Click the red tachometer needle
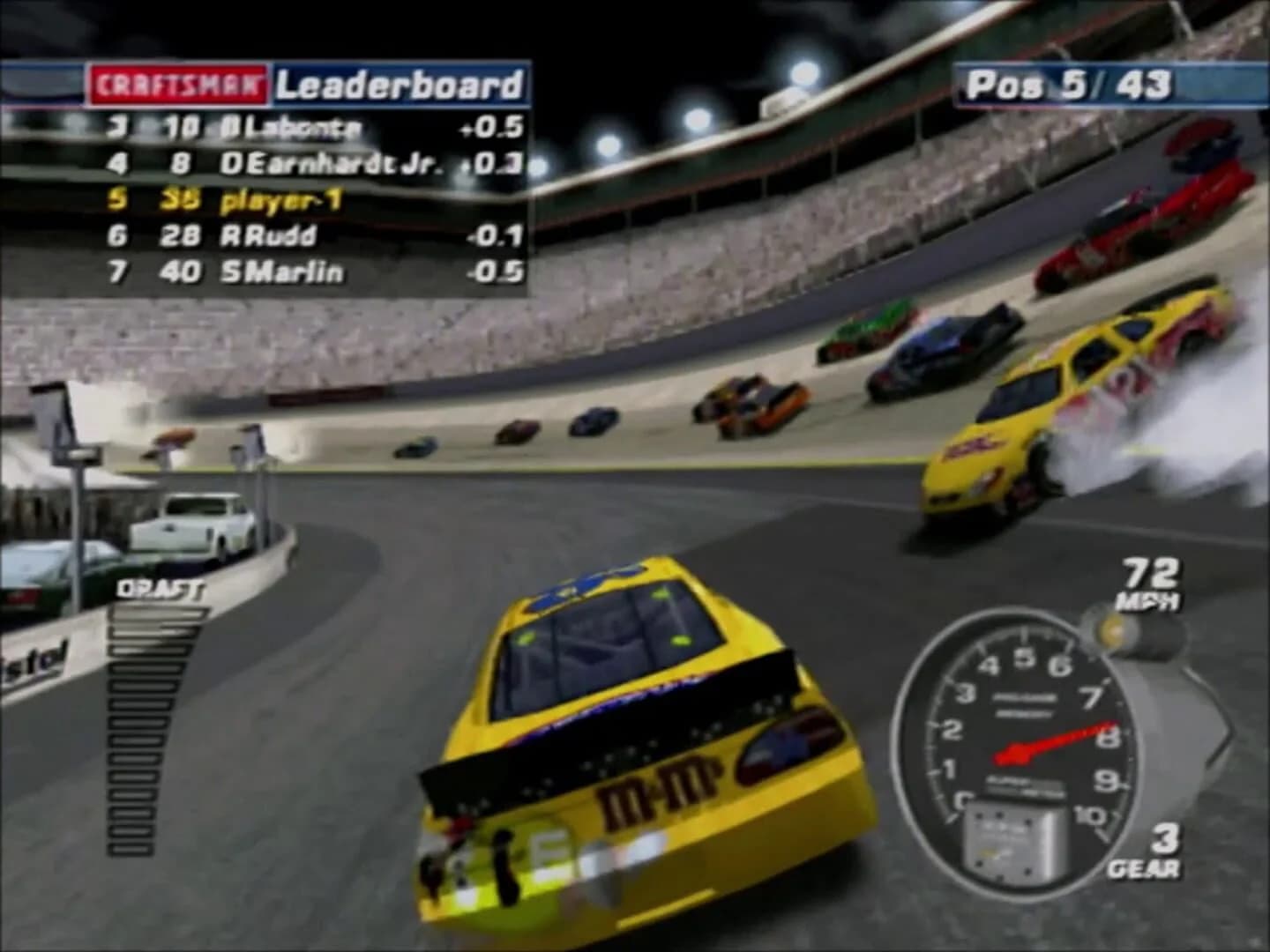The image size is (1270, 952). click(1050, 740)
